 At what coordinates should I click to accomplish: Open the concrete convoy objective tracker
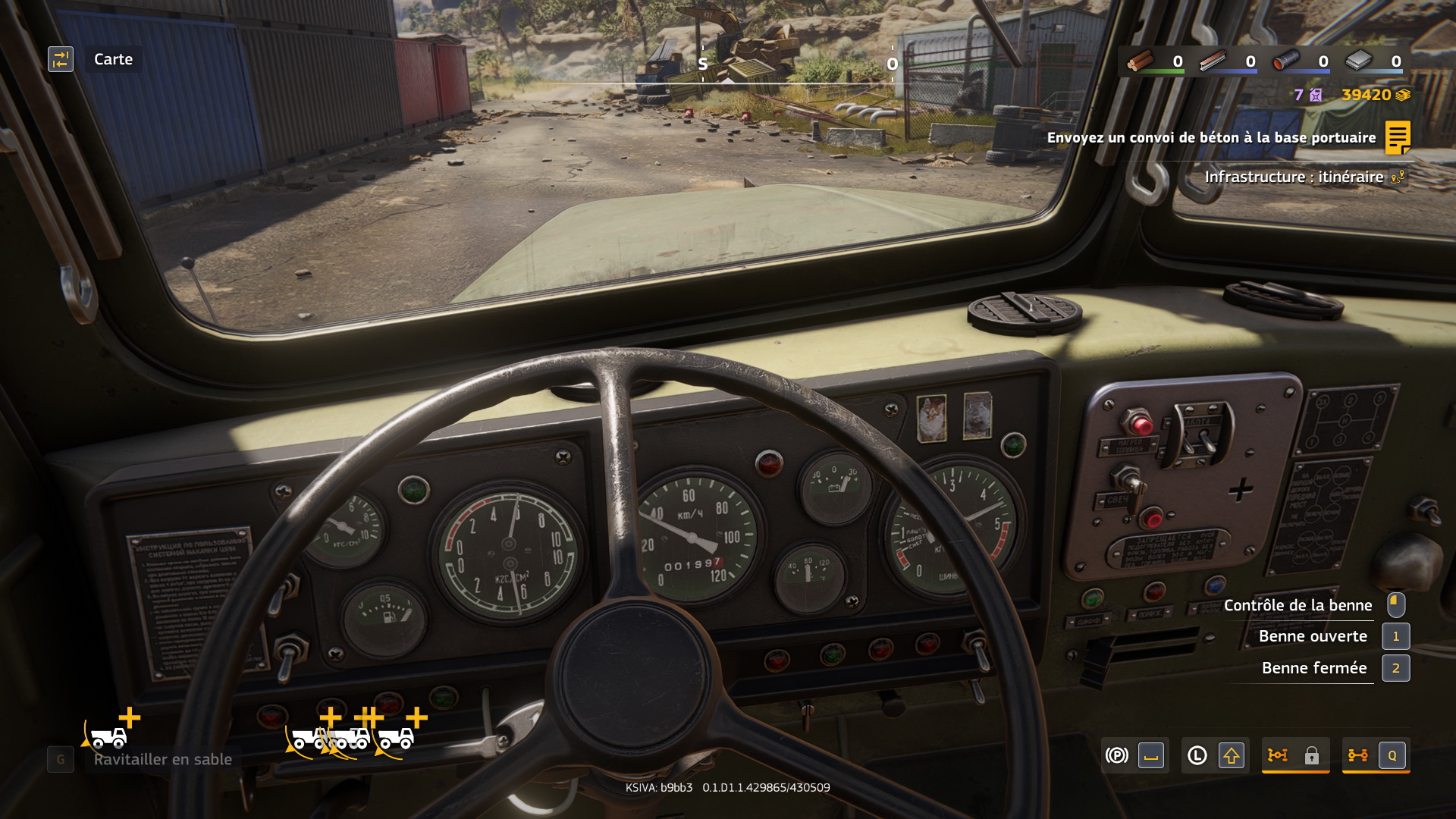(x=1398, y=137)
